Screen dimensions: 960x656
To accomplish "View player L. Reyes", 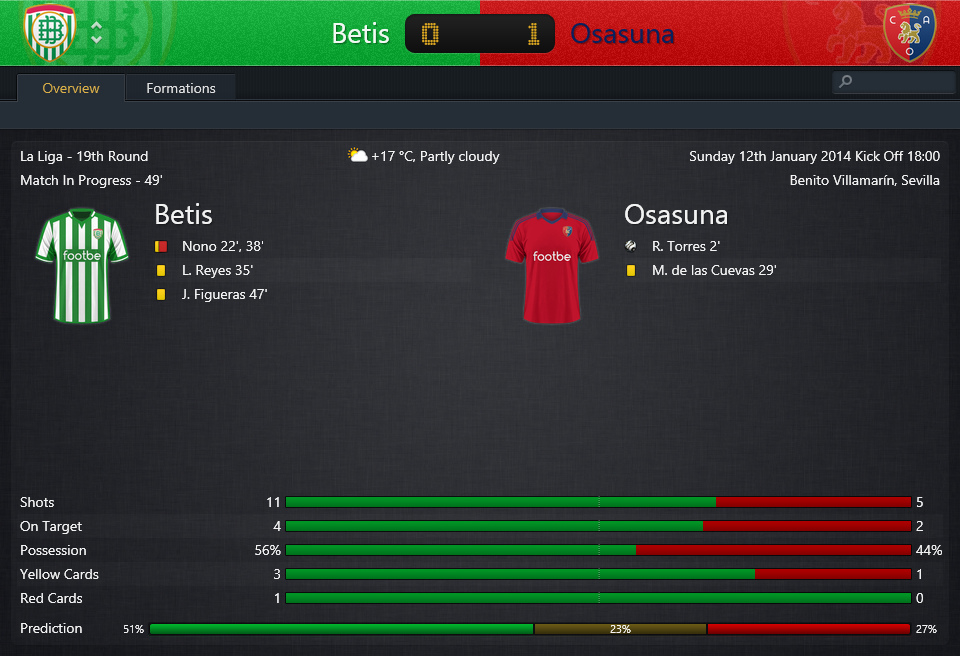I will (x=207, y=270).
